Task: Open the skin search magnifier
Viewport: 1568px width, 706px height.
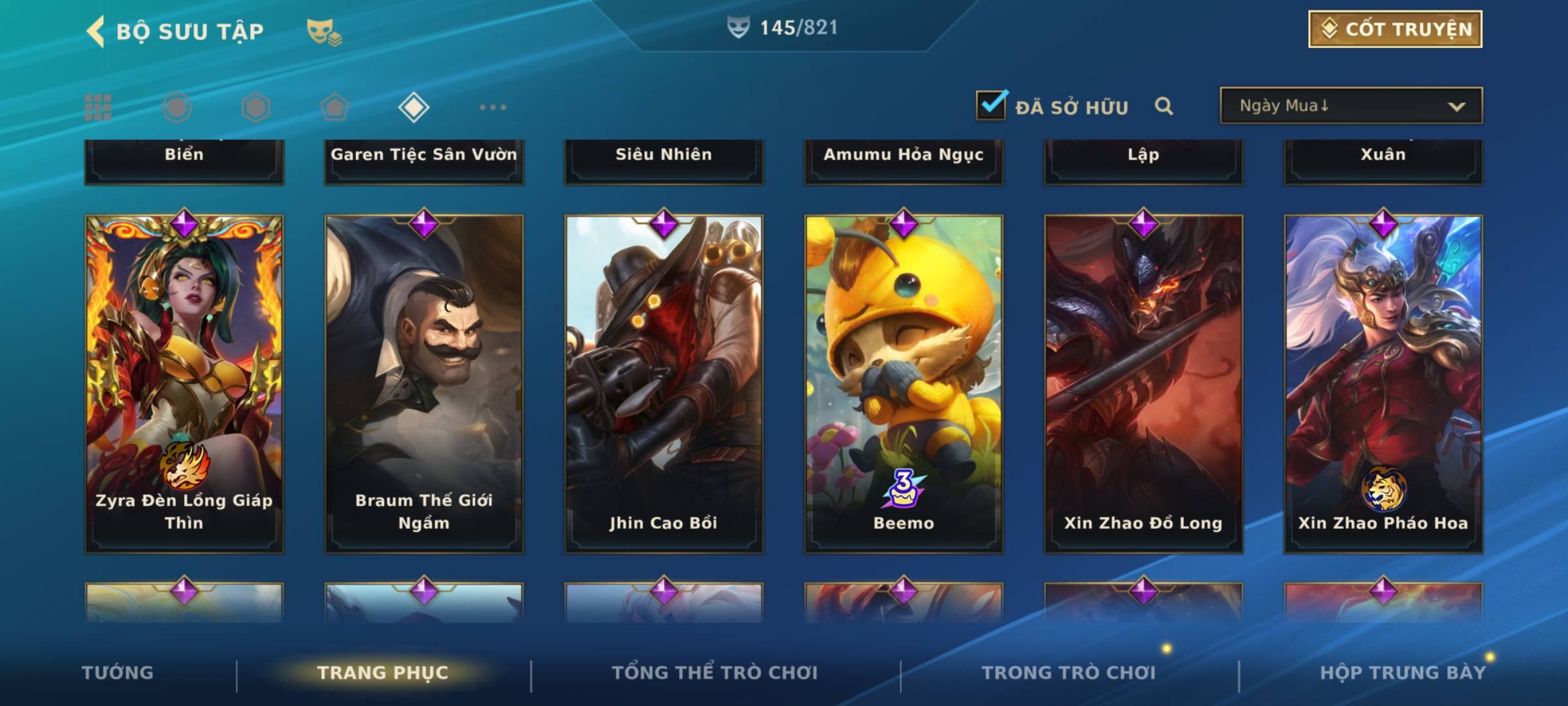Action: coord(1164,106)
